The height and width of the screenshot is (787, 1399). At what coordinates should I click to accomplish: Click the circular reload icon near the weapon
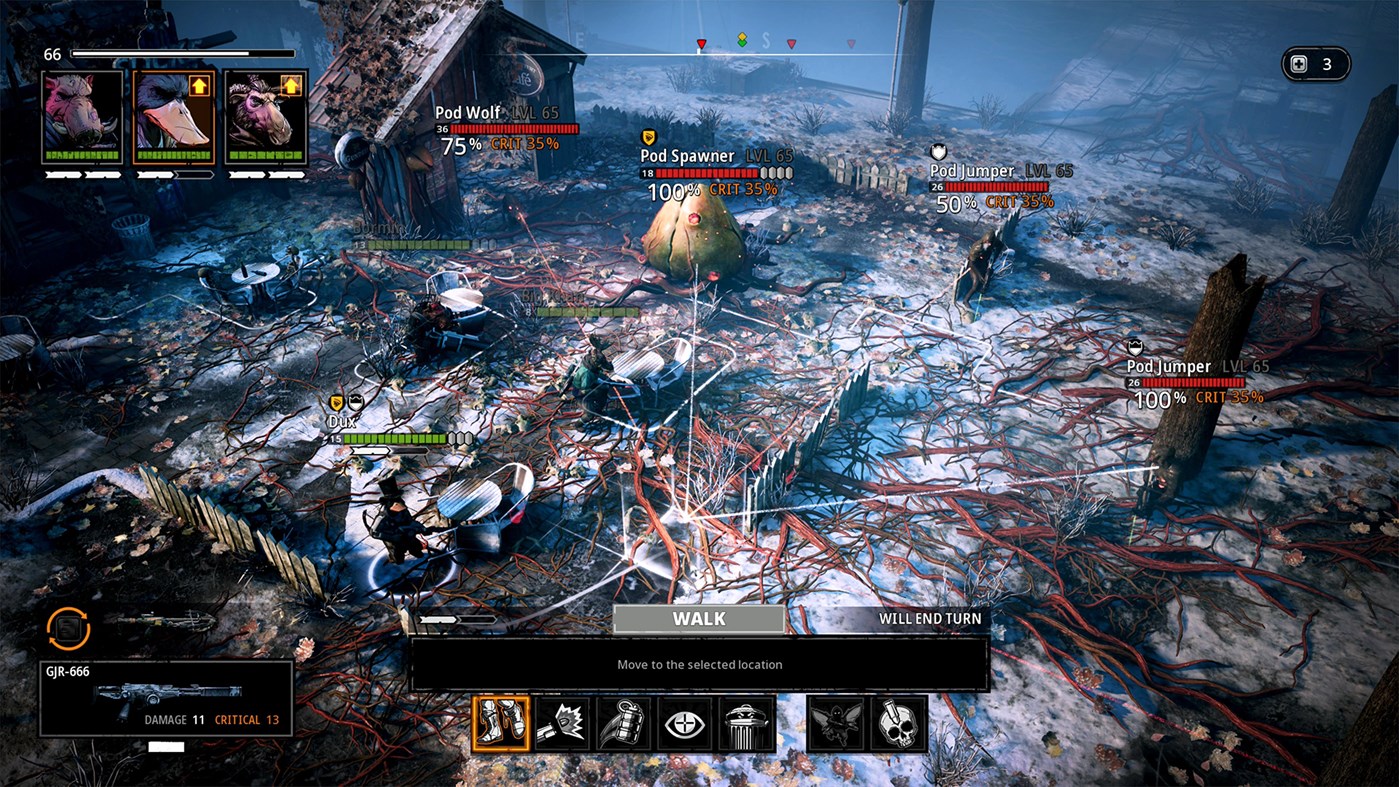[x=66, y=630]
